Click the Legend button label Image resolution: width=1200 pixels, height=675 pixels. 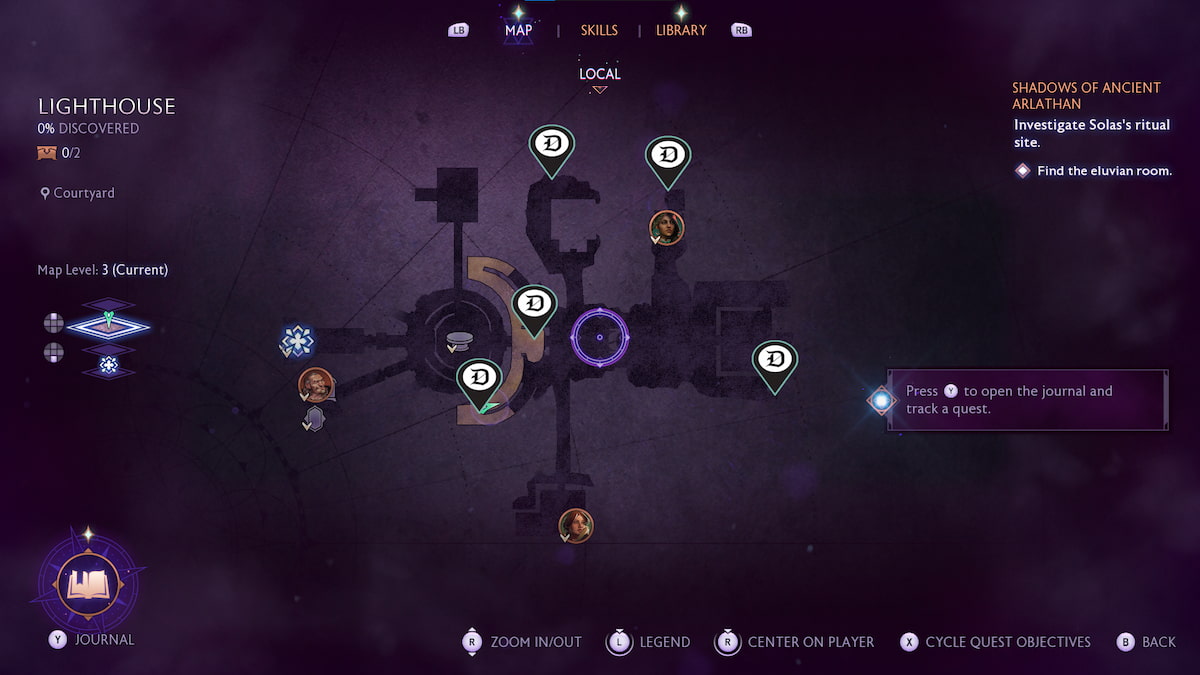[x=665, y=642]
